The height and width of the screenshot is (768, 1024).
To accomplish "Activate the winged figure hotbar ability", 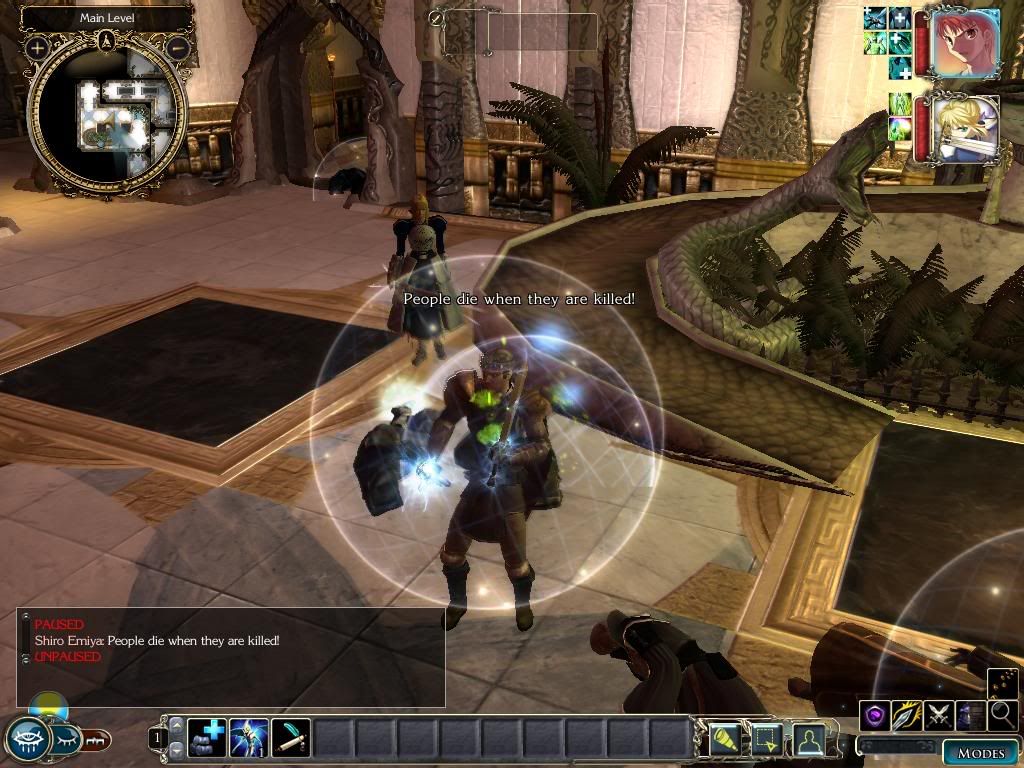I will (x=248, y=739).
